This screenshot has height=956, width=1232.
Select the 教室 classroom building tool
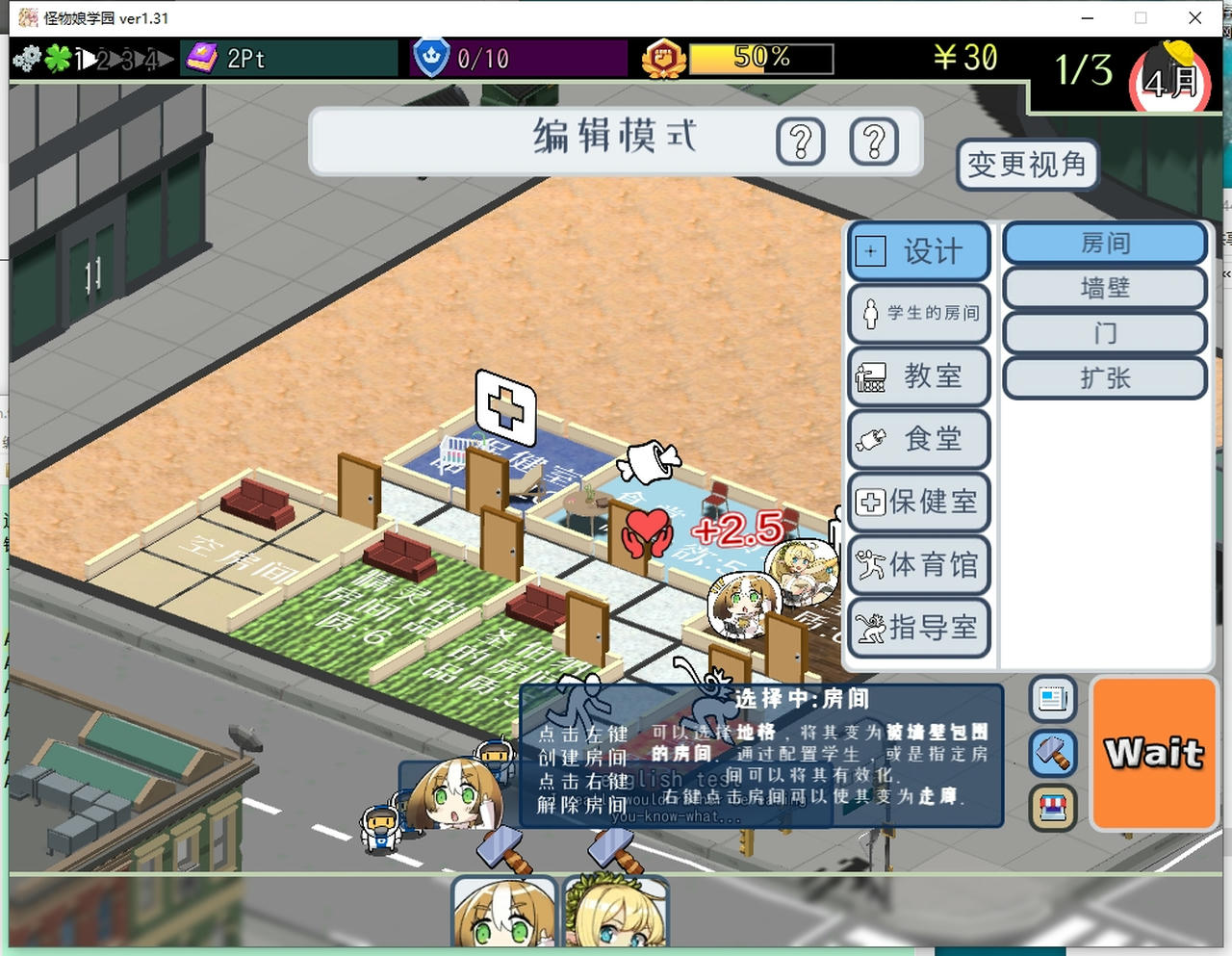click(917, 377)
